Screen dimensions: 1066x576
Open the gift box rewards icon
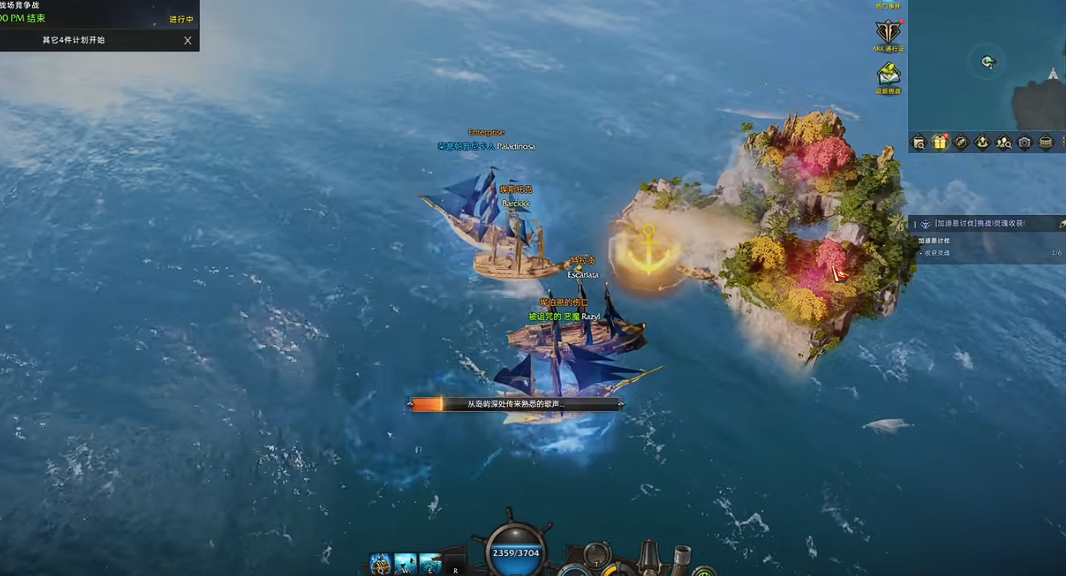click(x=940, y=143)
